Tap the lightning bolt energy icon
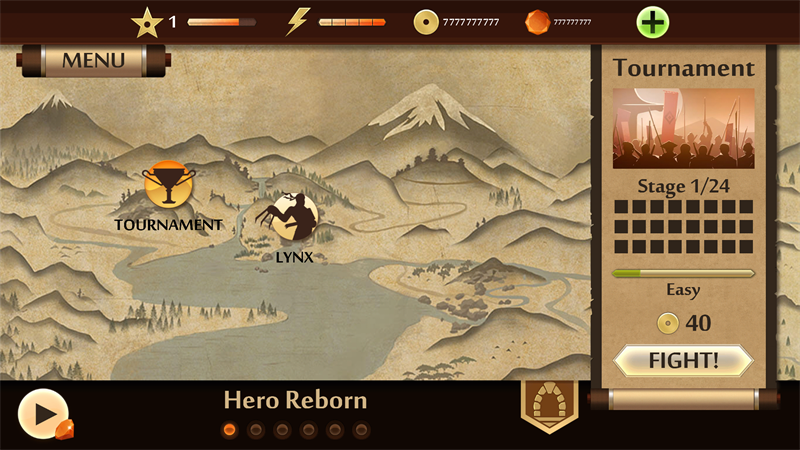800x450 pixels. coord(298,21)
